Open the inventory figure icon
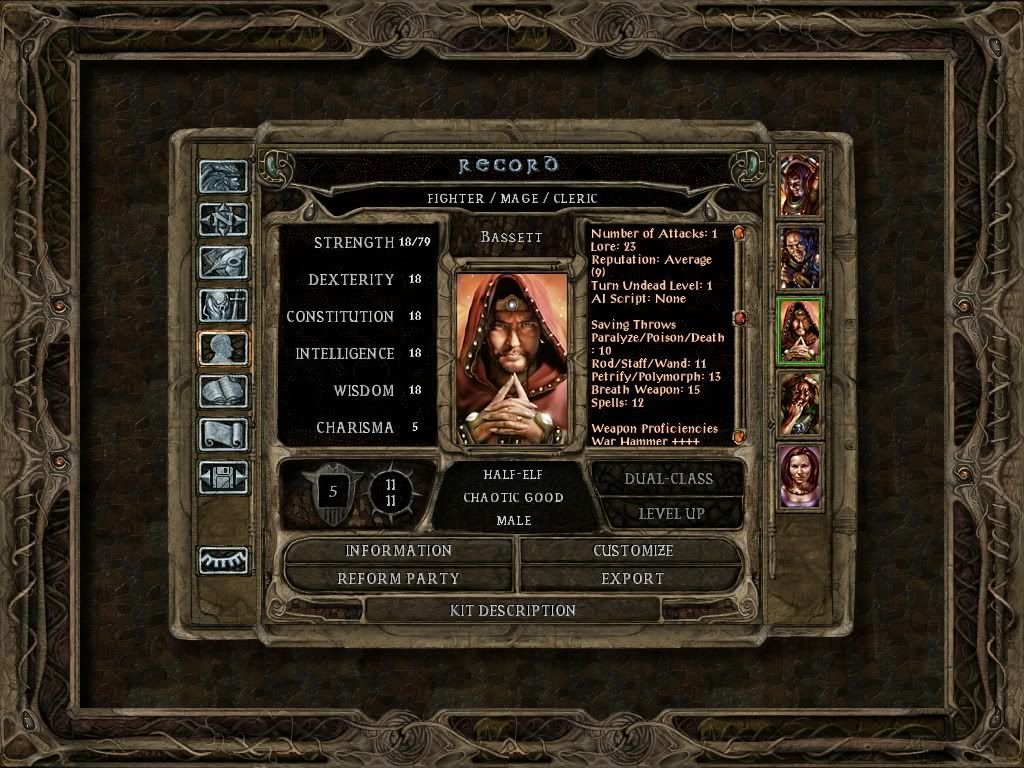 pyautogui.click(x=223, y=305)
